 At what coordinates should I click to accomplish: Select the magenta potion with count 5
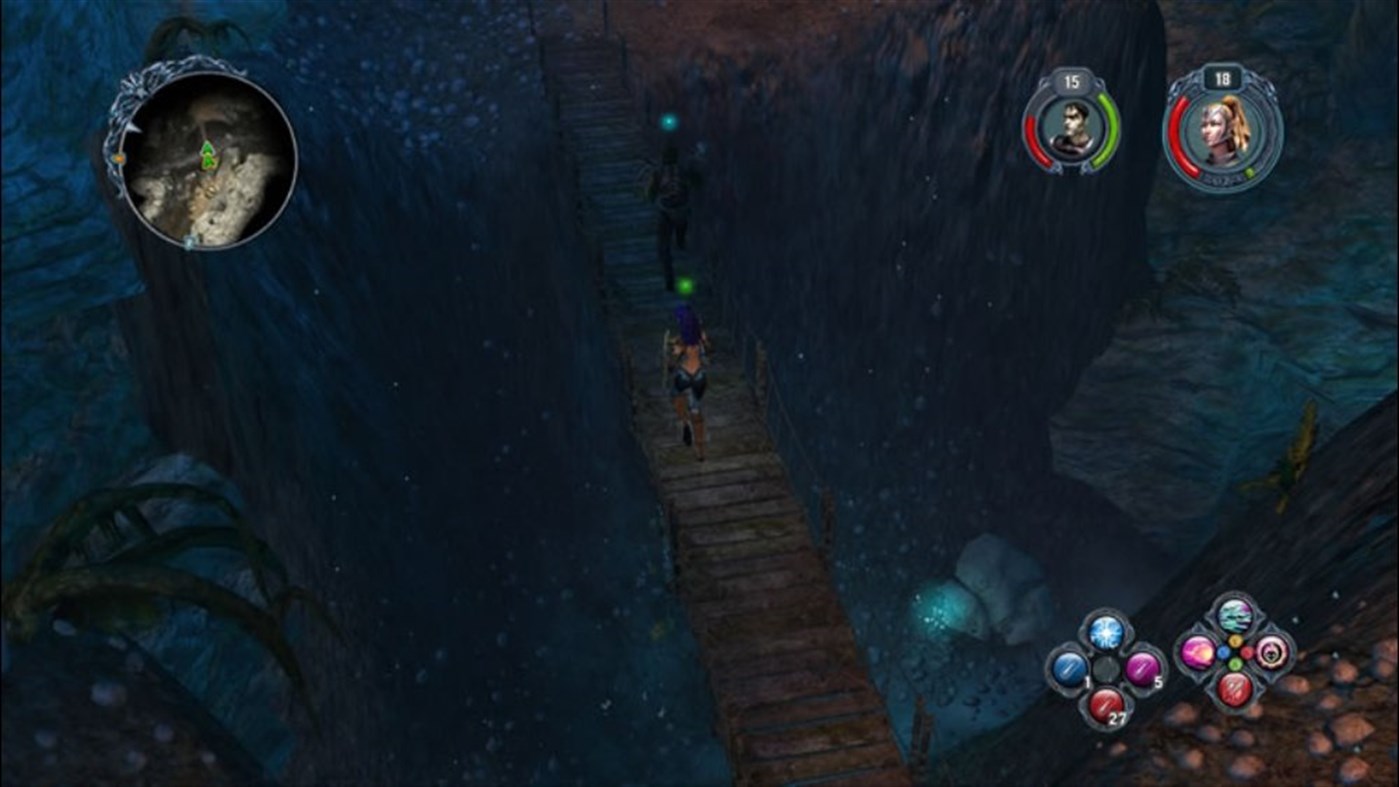(x=1141, y=668)
